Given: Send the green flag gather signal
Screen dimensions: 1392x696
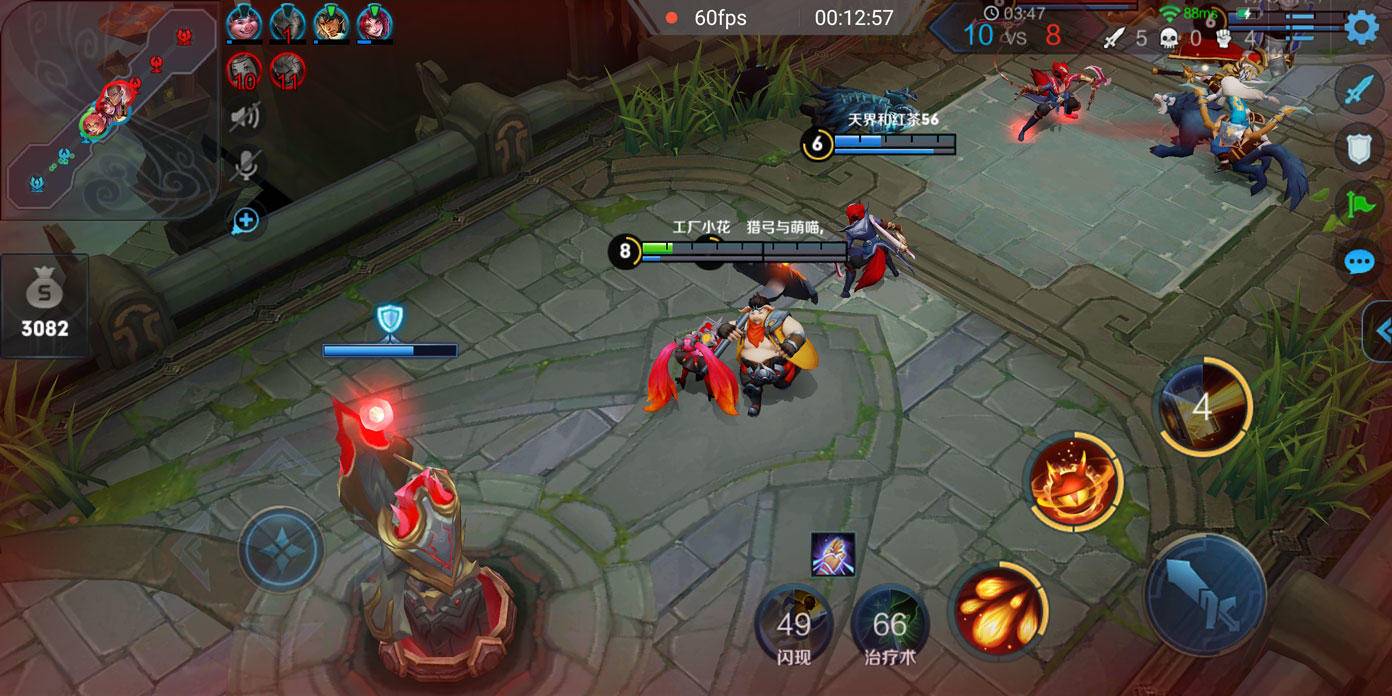Looking at the screenshot, I should click(1358, 206).
